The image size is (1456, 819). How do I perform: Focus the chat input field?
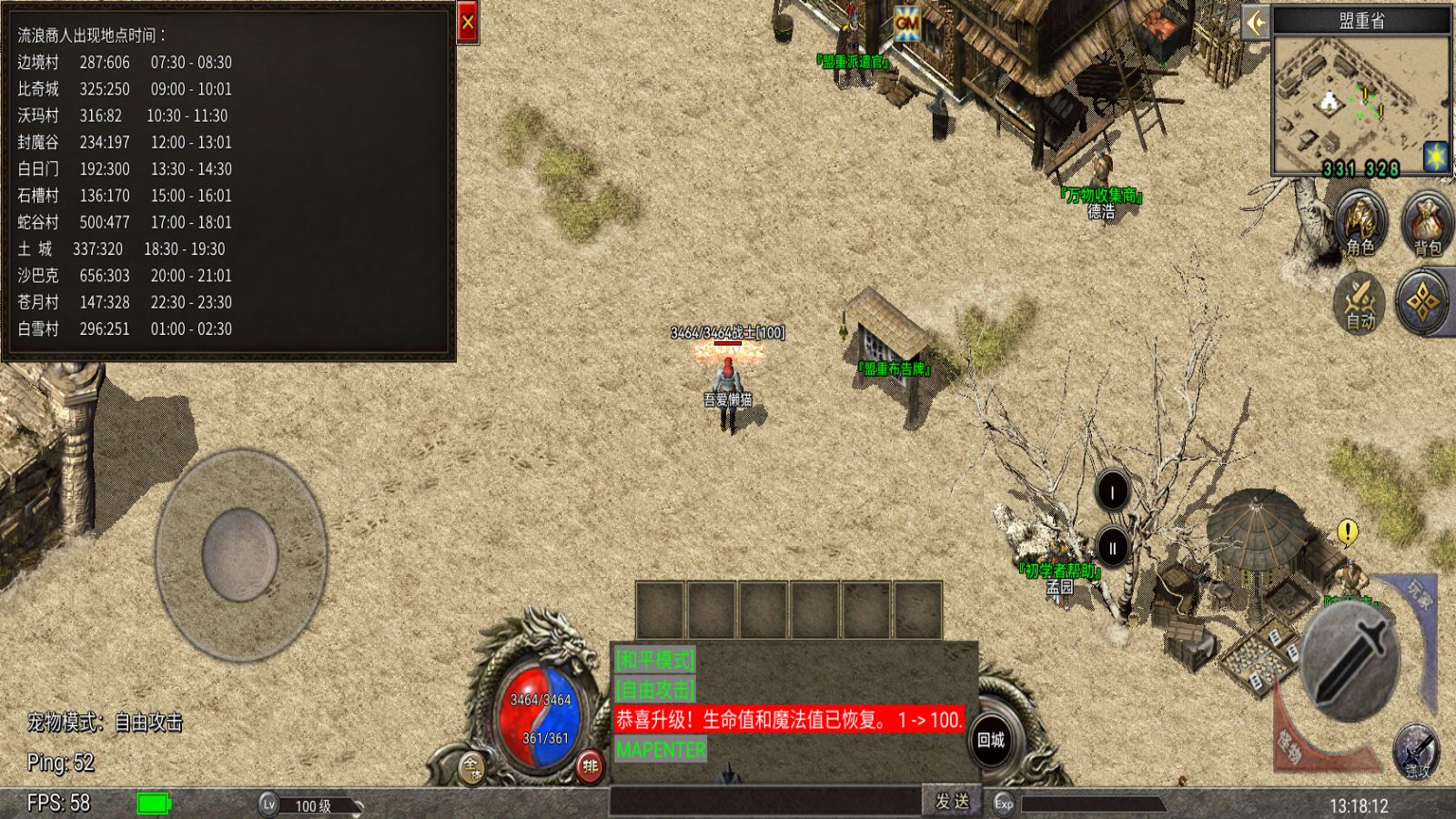point(766,801)
